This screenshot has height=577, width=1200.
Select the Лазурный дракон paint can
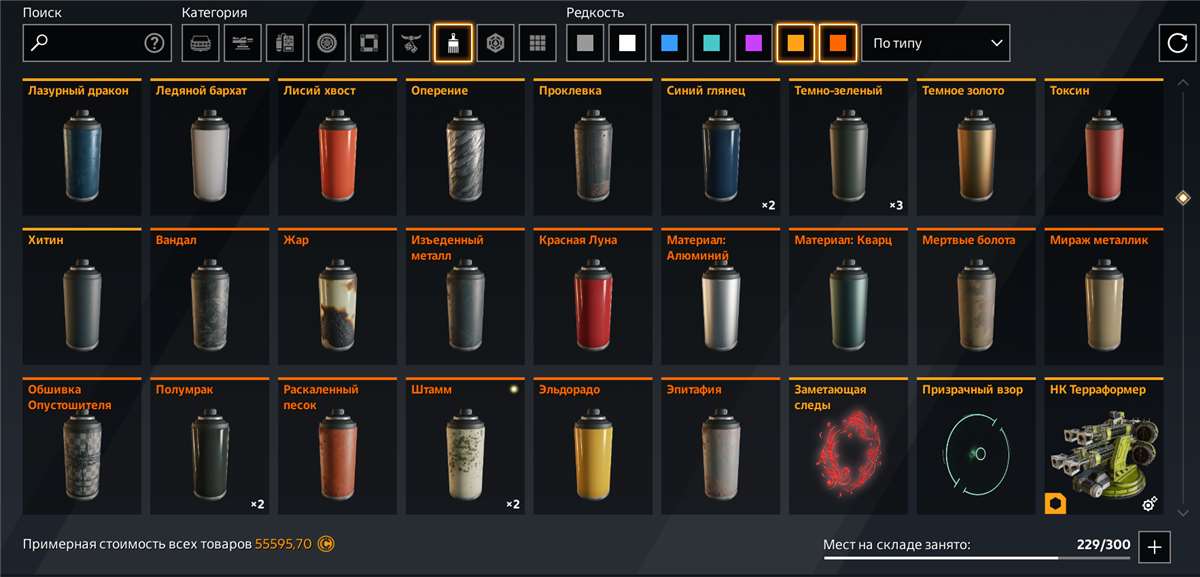pos(82,148)
